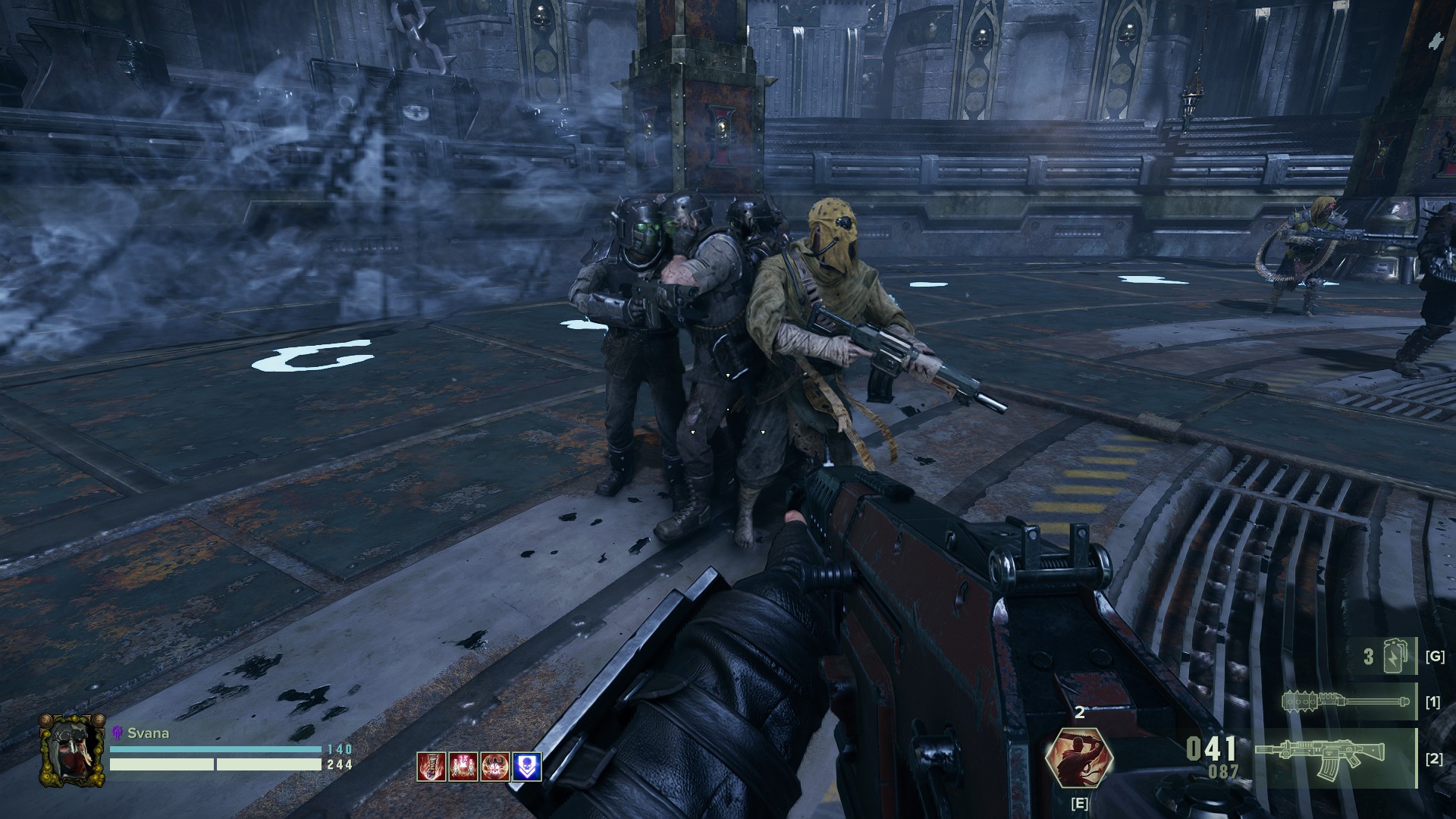Select the flaming fist buff icon
Viewport: 1456px width, 819px height.
(431, 767)
